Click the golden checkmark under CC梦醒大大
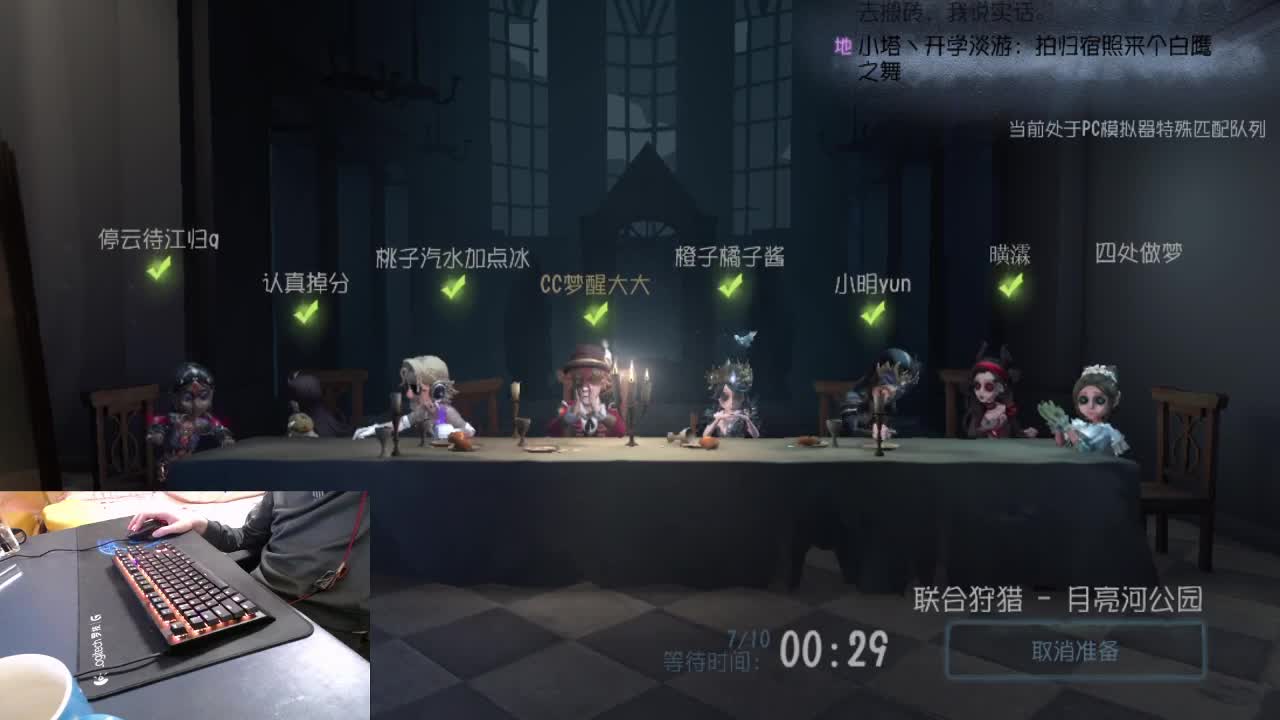Viewport: 1280px width, 720px height. (594, 313)
